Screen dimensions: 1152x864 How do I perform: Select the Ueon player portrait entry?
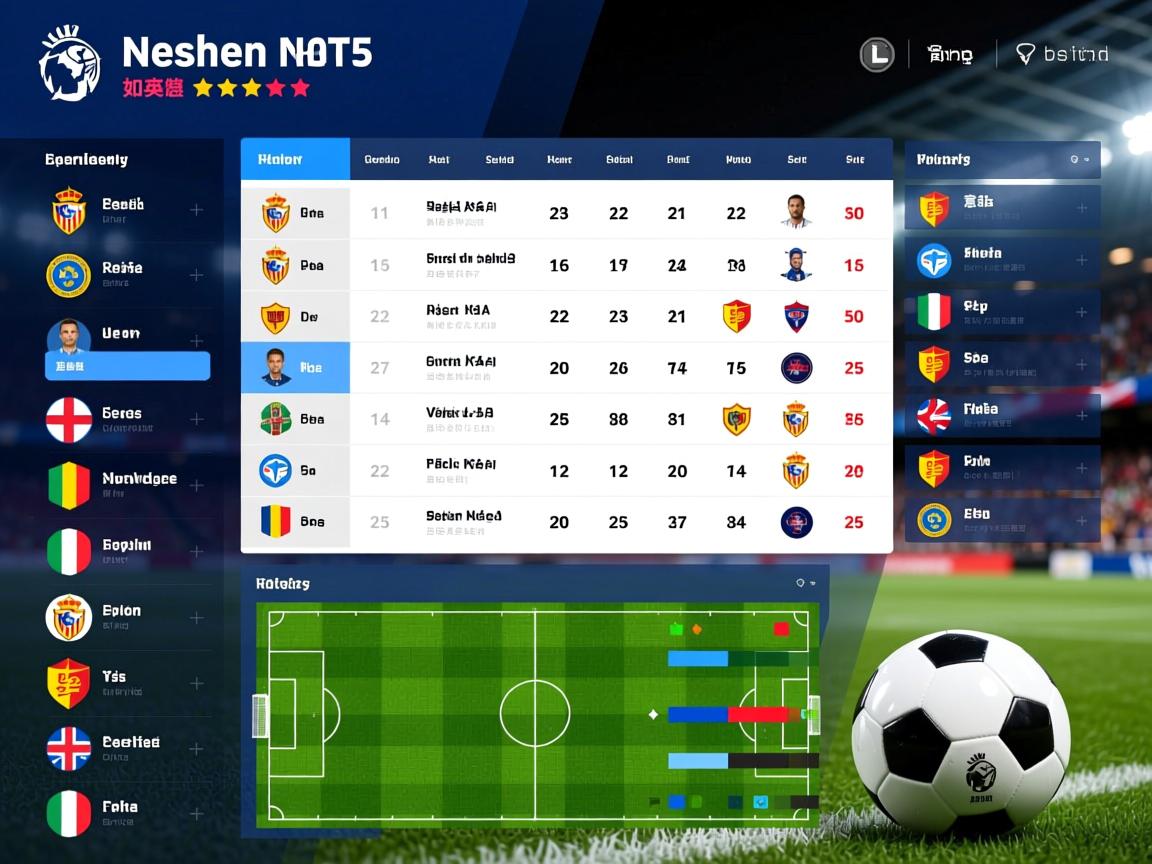69,336
